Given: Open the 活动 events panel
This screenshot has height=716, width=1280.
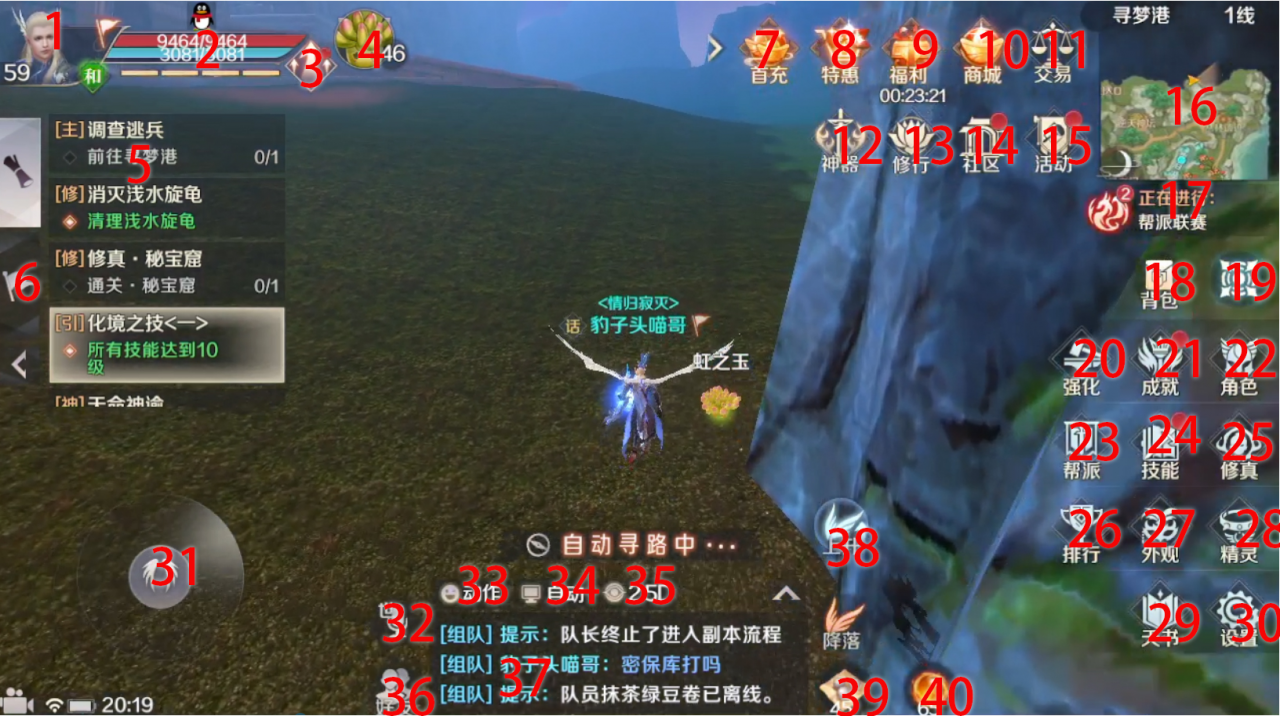Looking at the screenshot, I should [1052, 143].
